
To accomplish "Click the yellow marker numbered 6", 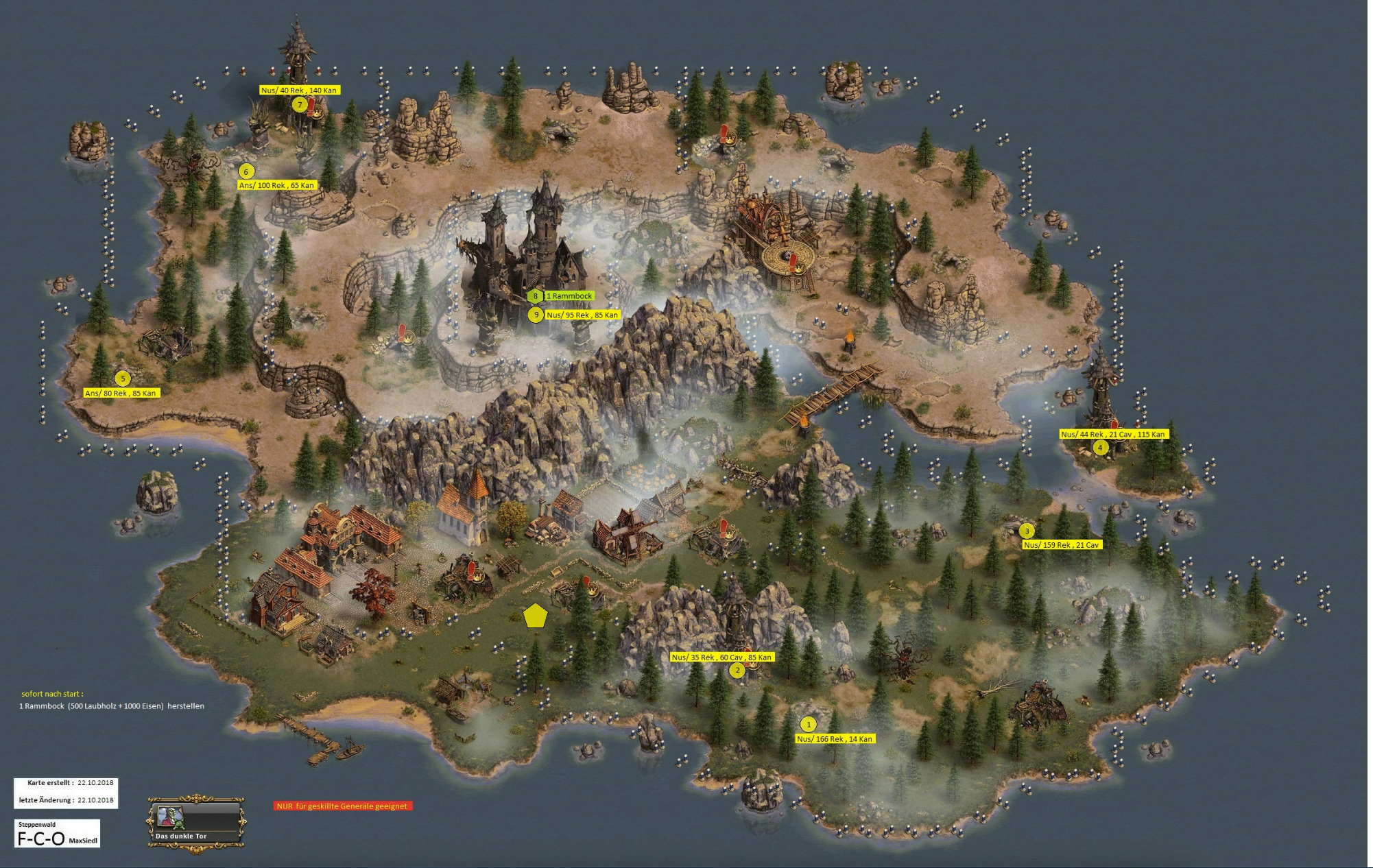I will click(x=246, y=171).
